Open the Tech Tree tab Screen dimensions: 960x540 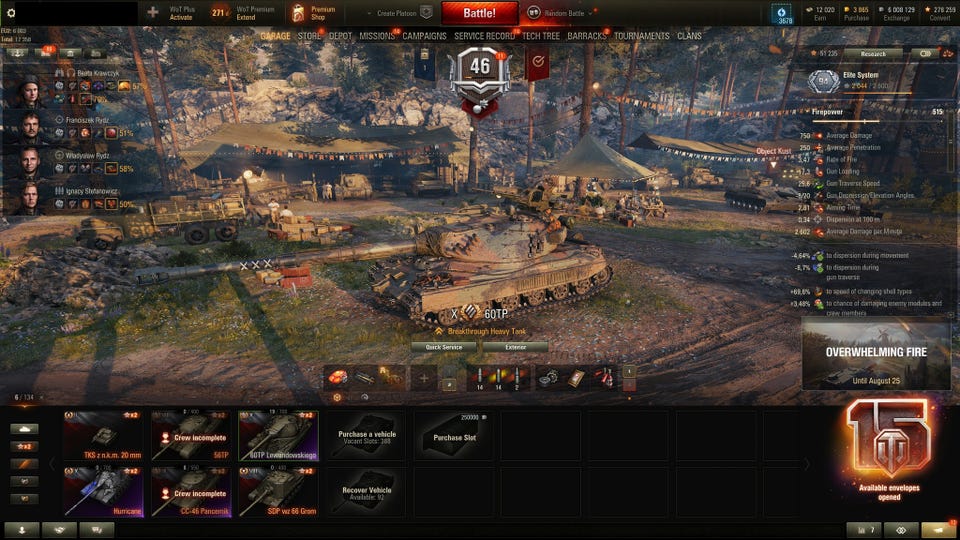click(541, 36)
